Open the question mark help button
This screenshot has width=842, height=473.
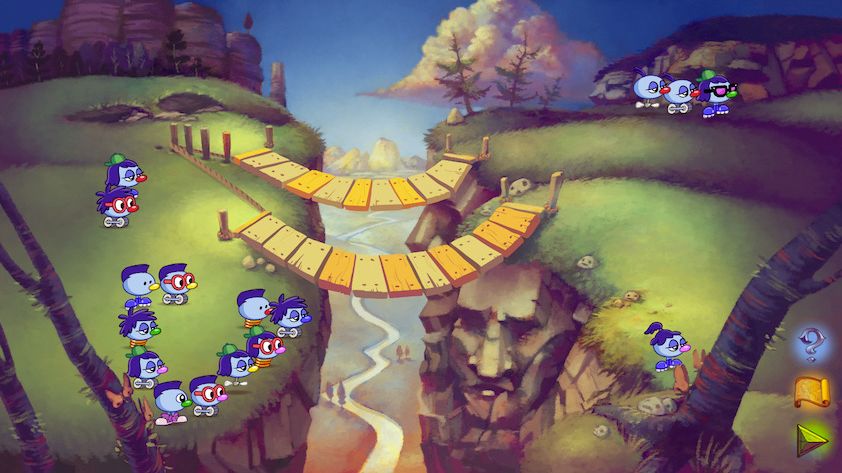pyautogui.click(x=810, y=344)
